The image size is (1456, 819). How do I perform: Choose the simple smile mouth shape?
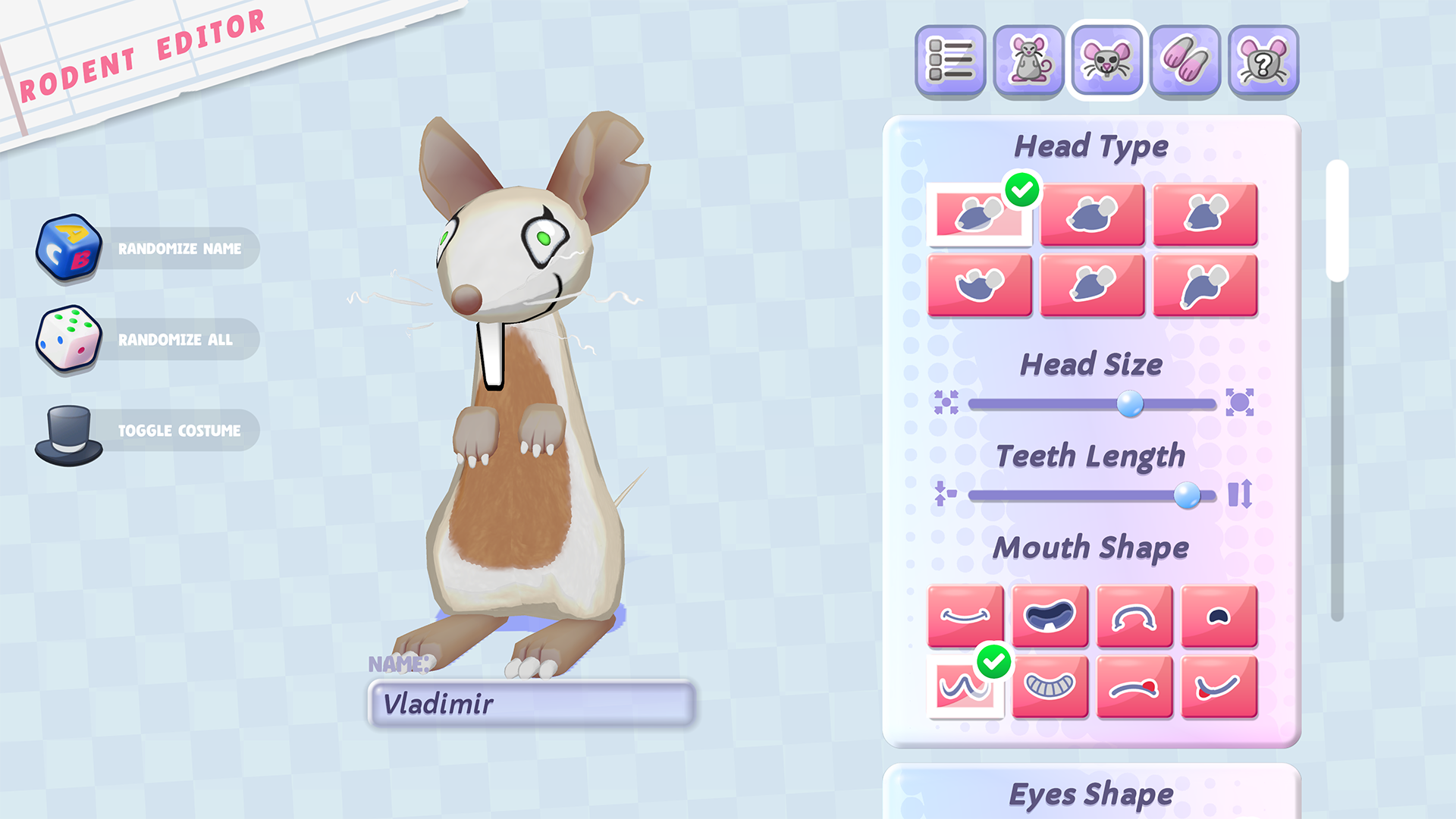[x=965, y=616]
